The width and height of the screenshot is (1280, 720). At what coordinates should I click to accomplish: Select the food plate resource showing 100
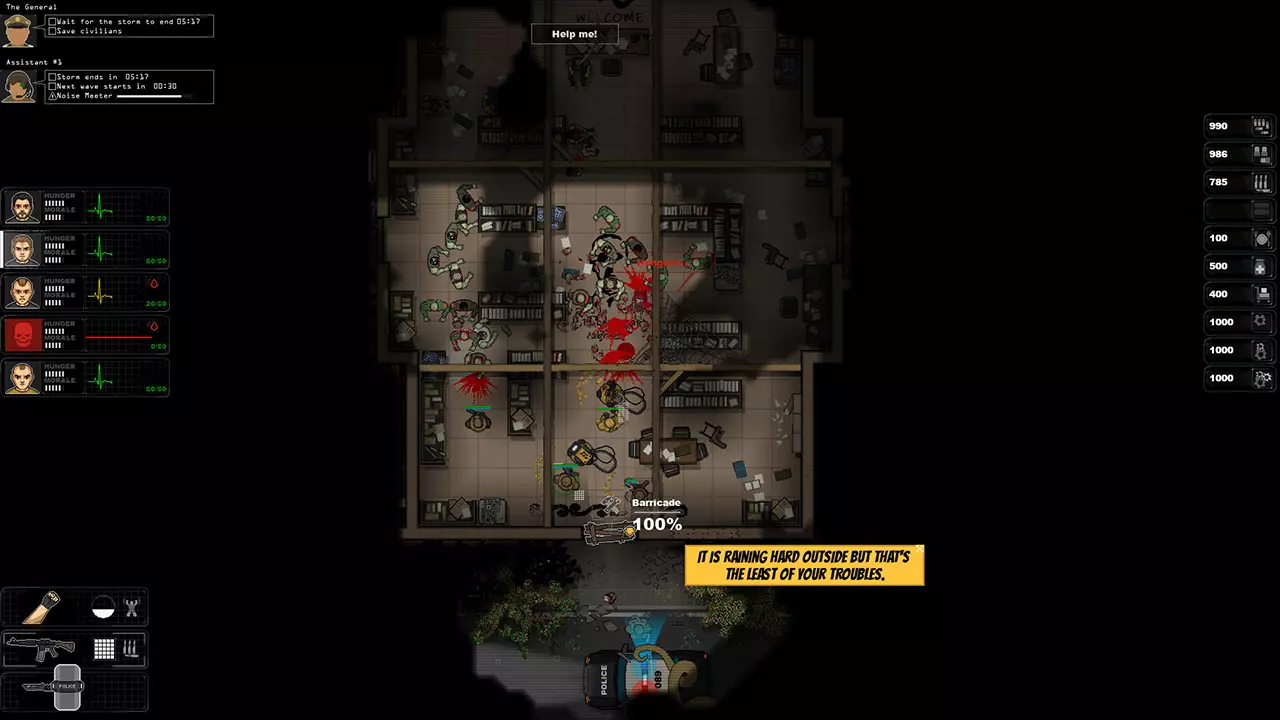[x=1260, y=239]
